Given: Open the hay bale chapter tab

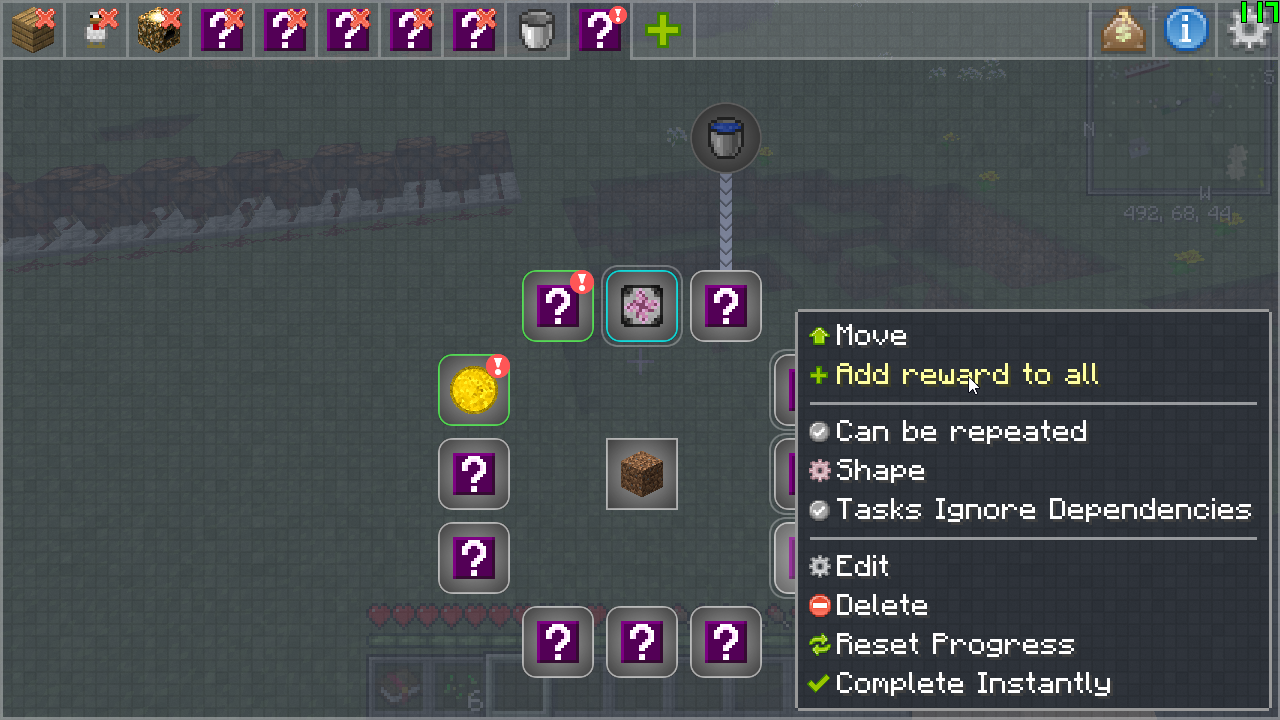Looking at the screenshot, I should [160, 30].
